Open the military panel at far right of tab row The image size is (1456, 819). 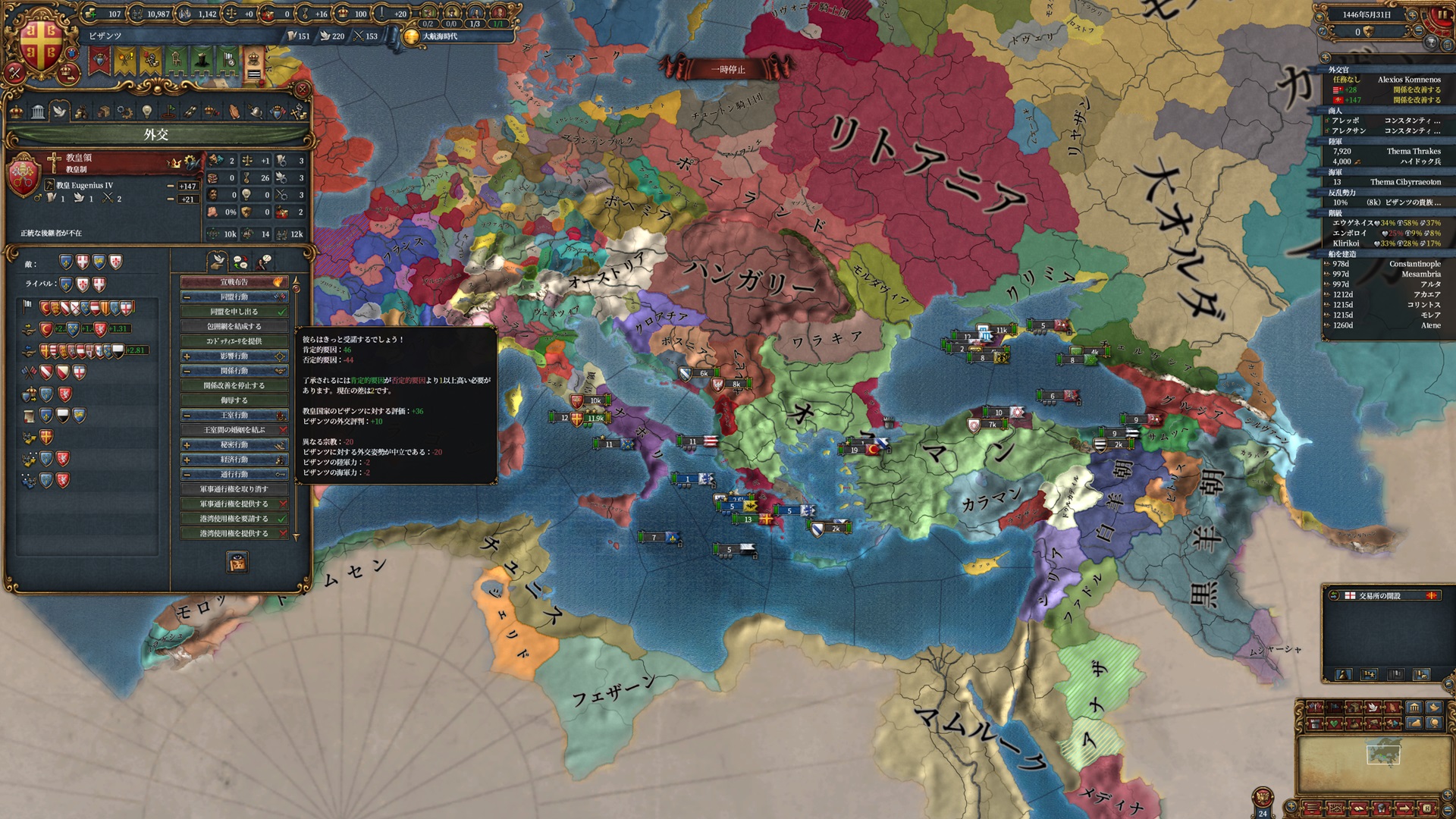(x=299, y=111)
